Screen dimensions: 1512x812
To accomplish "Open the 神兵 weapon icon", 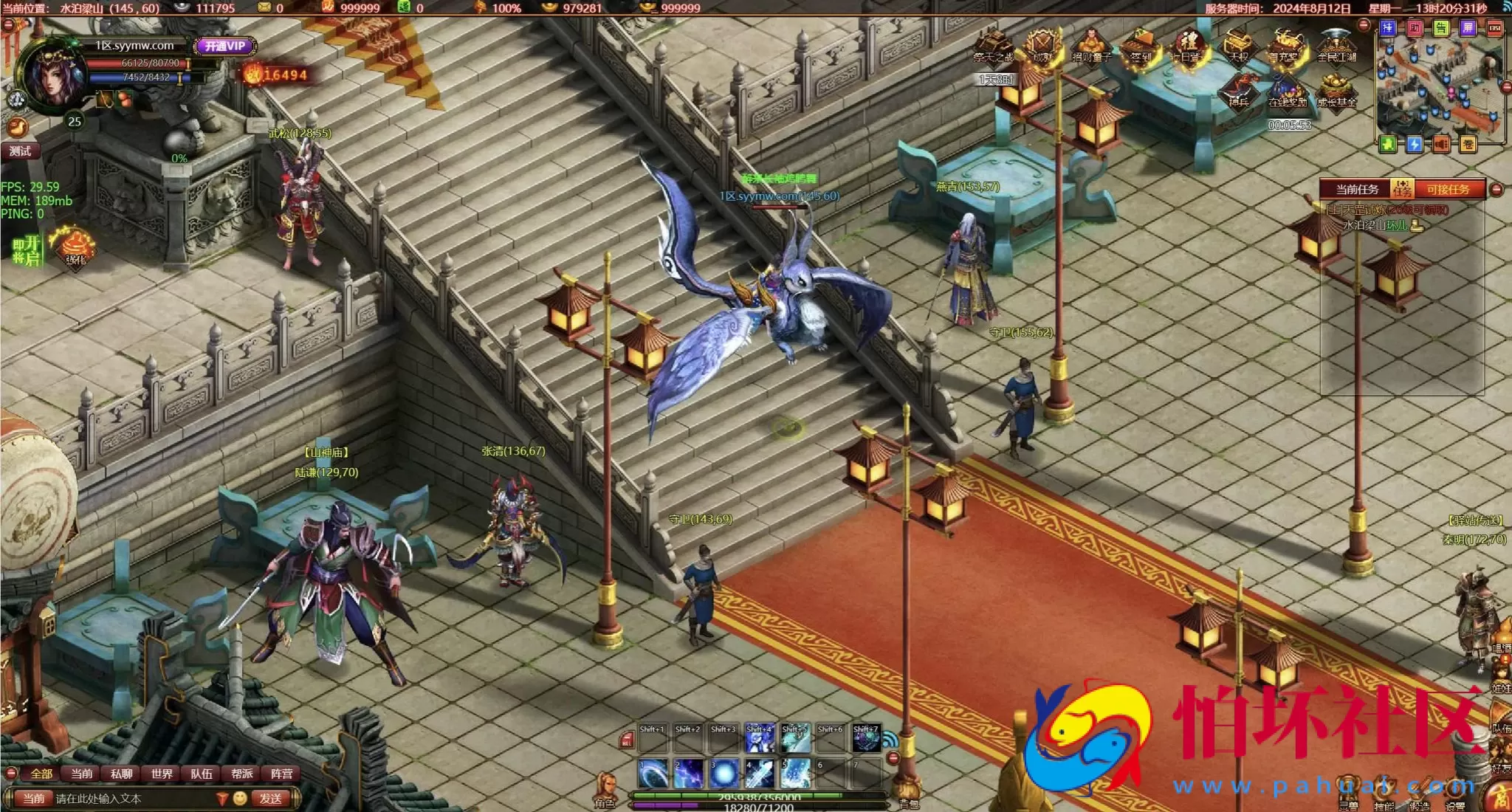I will point(1239,92).
